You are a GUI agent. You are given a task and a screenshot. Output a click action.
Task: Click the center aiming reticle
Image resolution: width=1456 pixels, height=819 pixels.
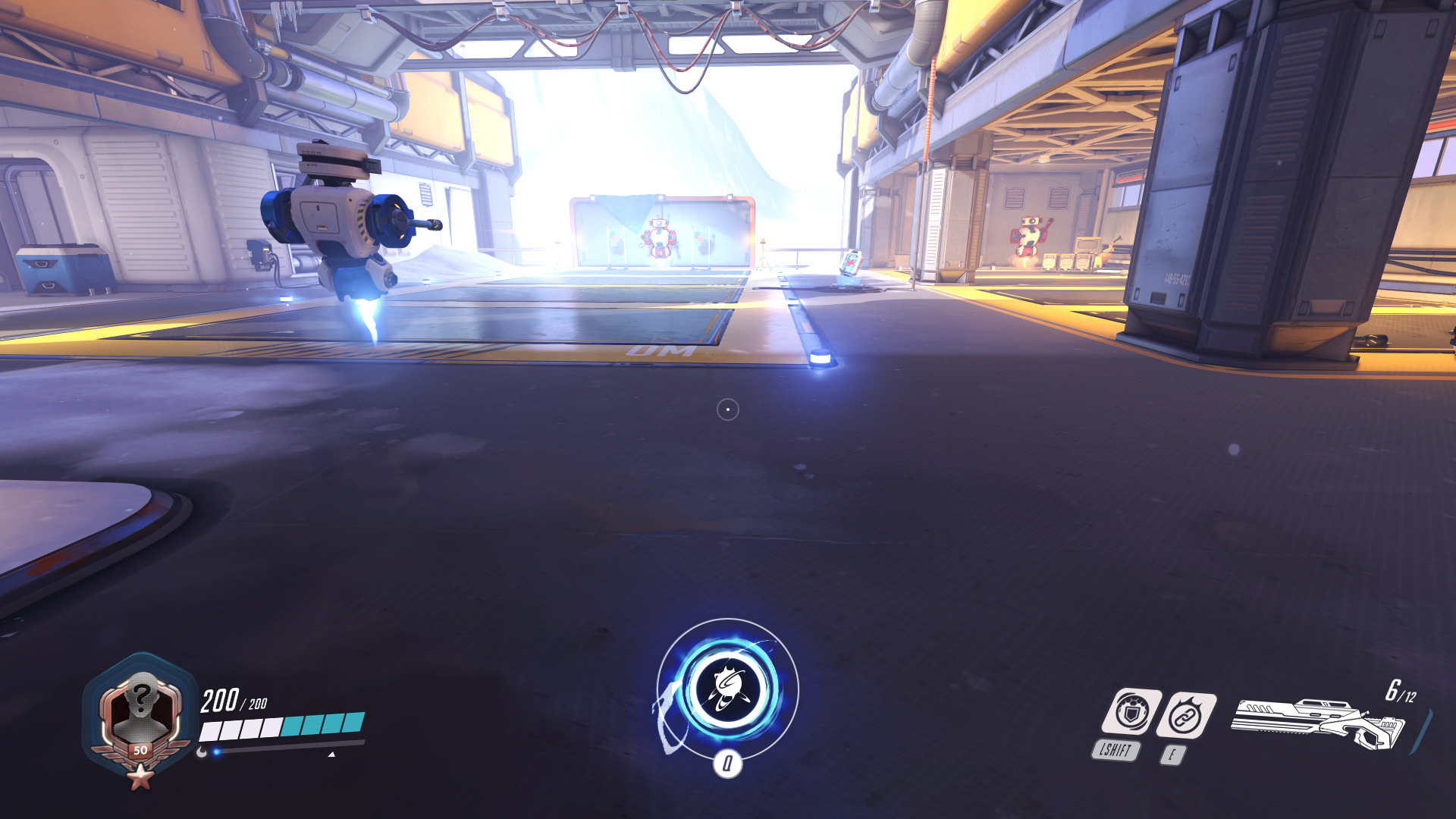point(729,409)
